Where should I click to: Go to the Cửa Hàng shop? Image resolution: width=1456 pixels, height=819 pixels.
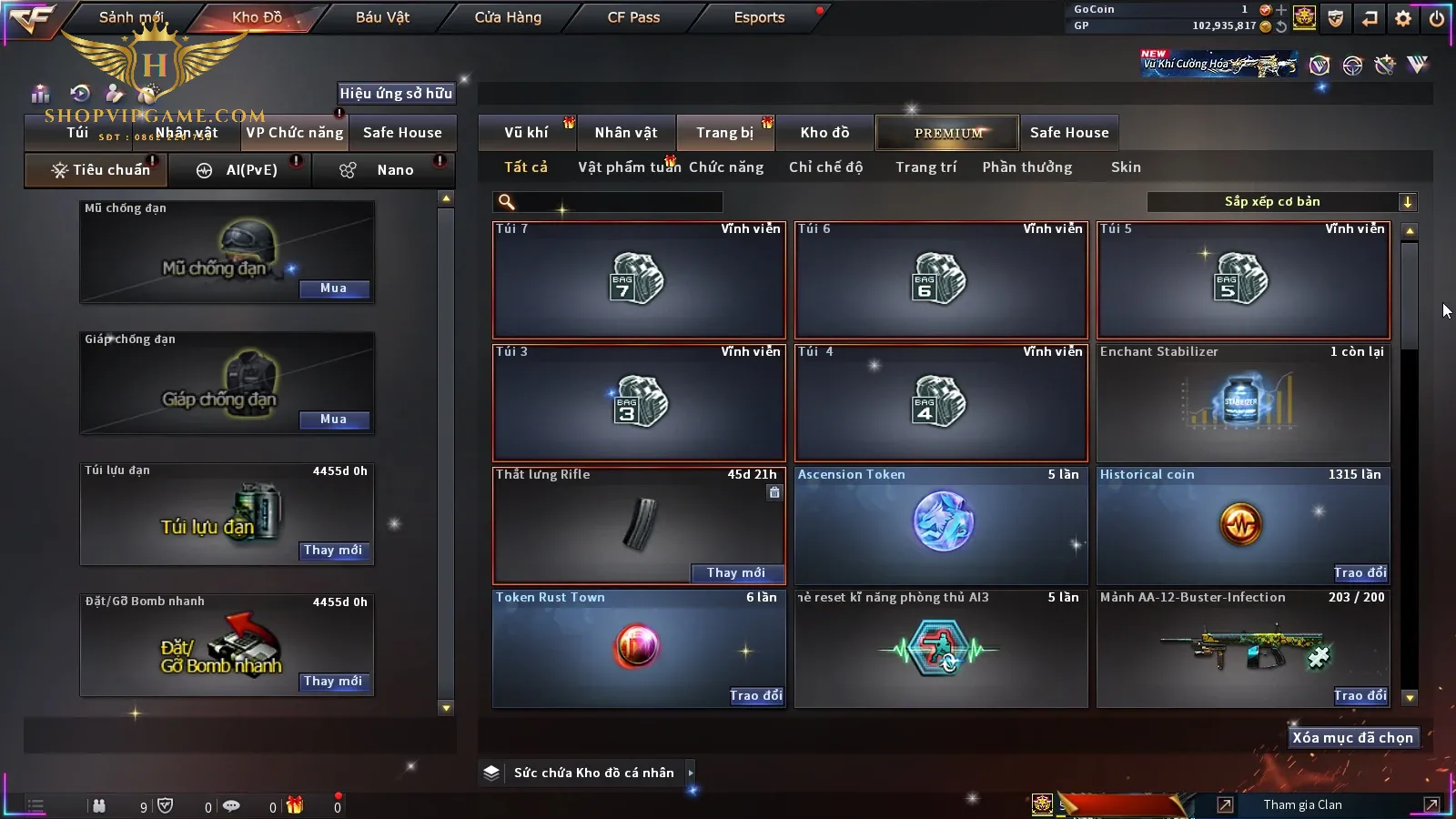click(508, 17)
